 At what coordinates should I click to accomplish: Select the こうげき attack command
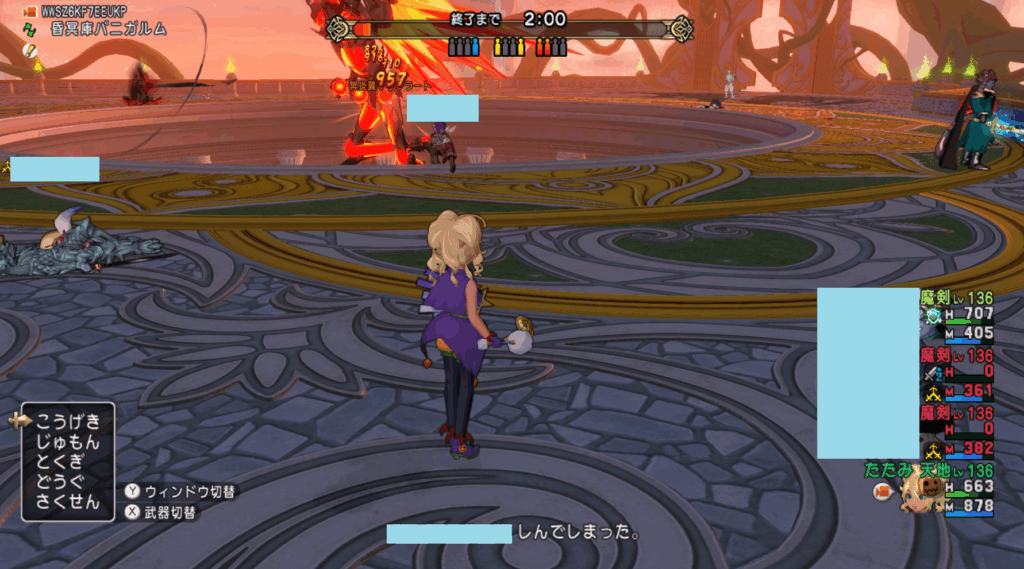click(x=62, y=421)
